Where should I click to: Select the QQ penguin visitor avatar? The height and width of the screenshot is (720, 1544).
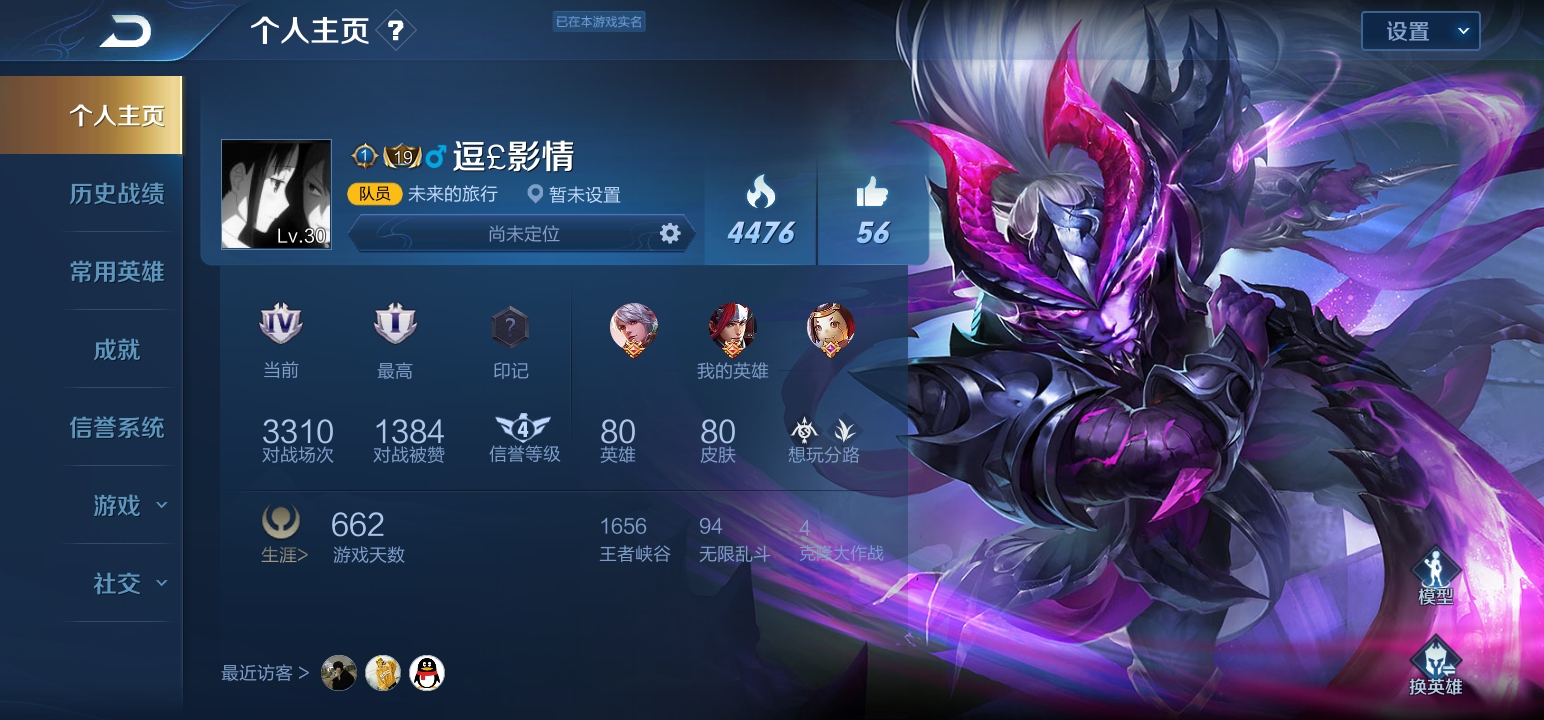coord(428,673)
